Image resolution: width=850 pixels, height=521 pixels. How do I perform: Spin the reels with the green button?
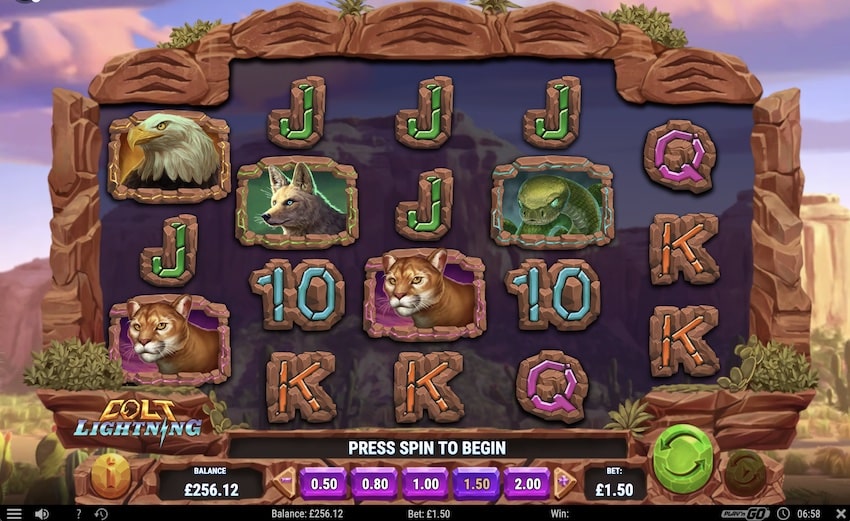pyautogui.click(x=682, y=460)
